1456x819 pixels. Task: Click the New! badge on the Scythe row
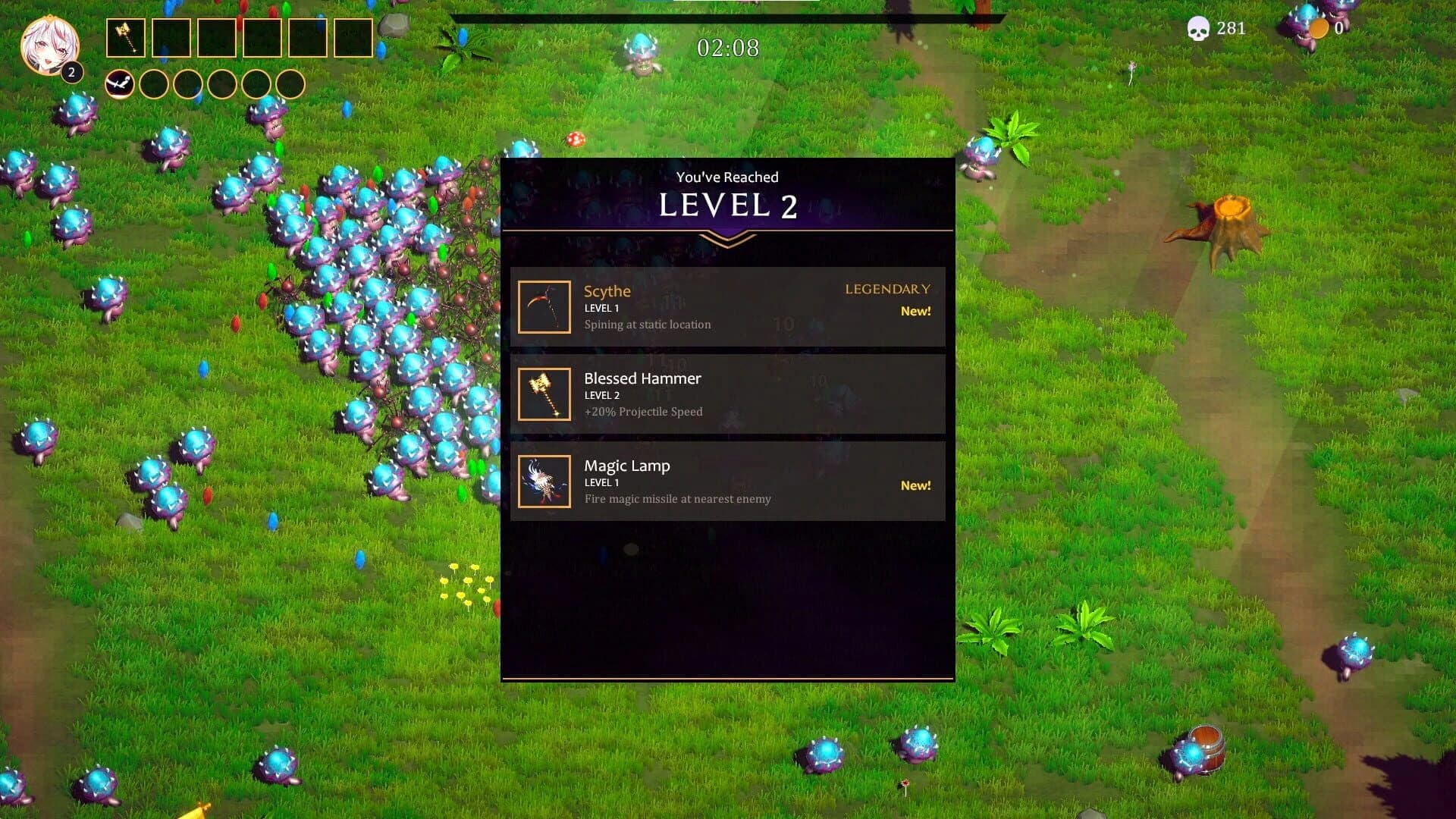click(915, 310)
